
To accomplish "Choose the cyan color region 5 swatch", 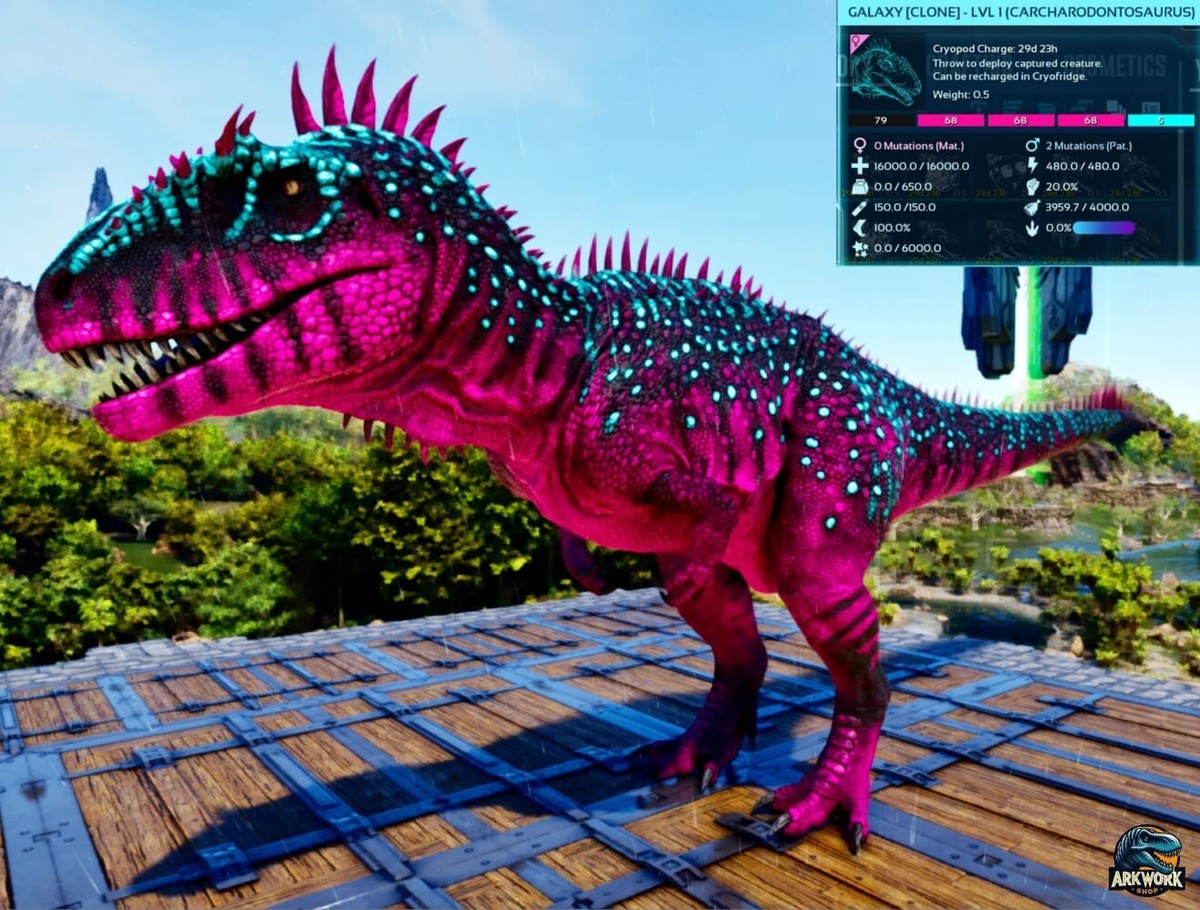I will (1160, 120).
